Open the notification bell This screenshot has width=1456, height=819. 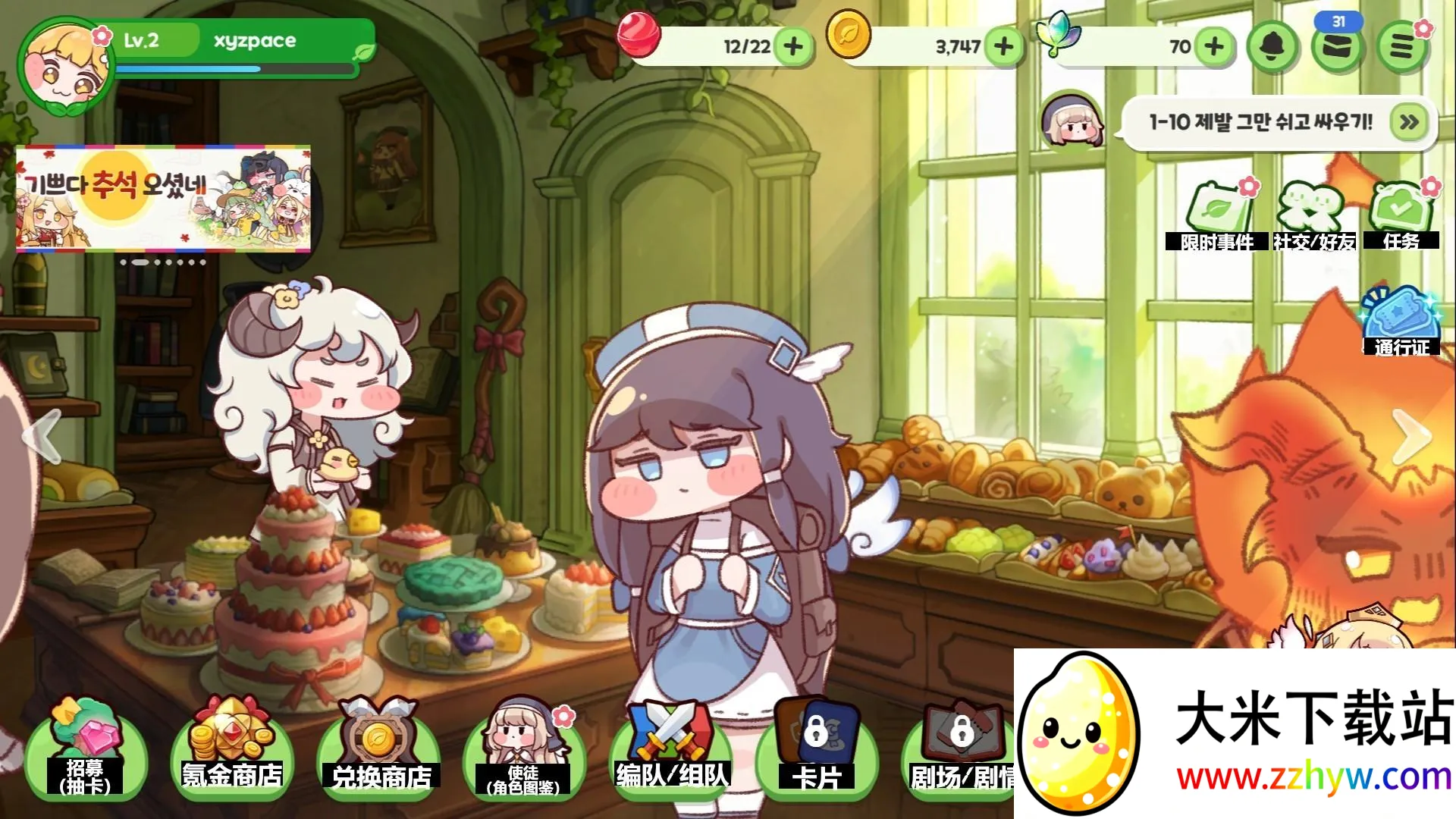(1273, 47)
